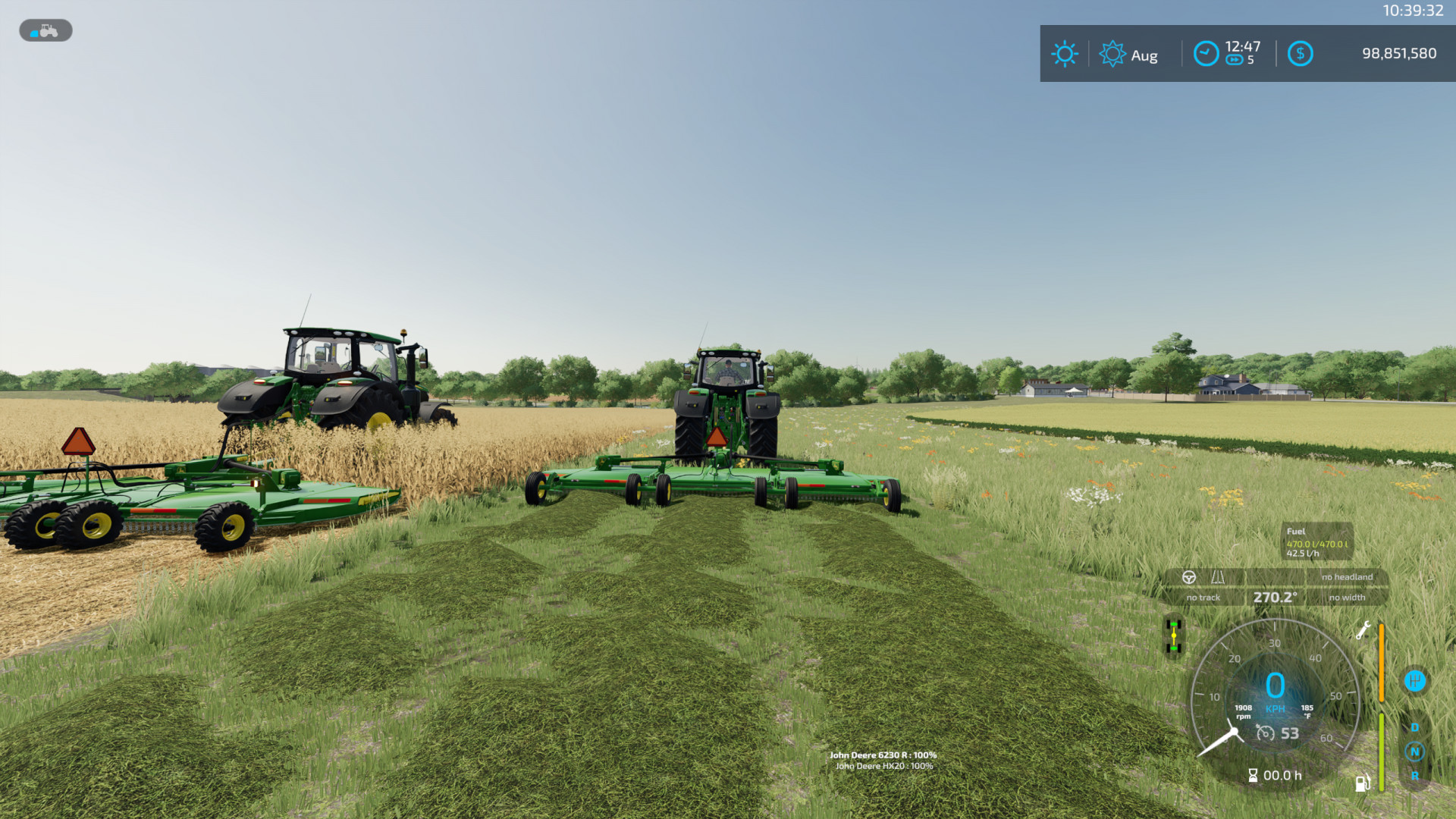Open the no track guidance field

(1203, 598)
